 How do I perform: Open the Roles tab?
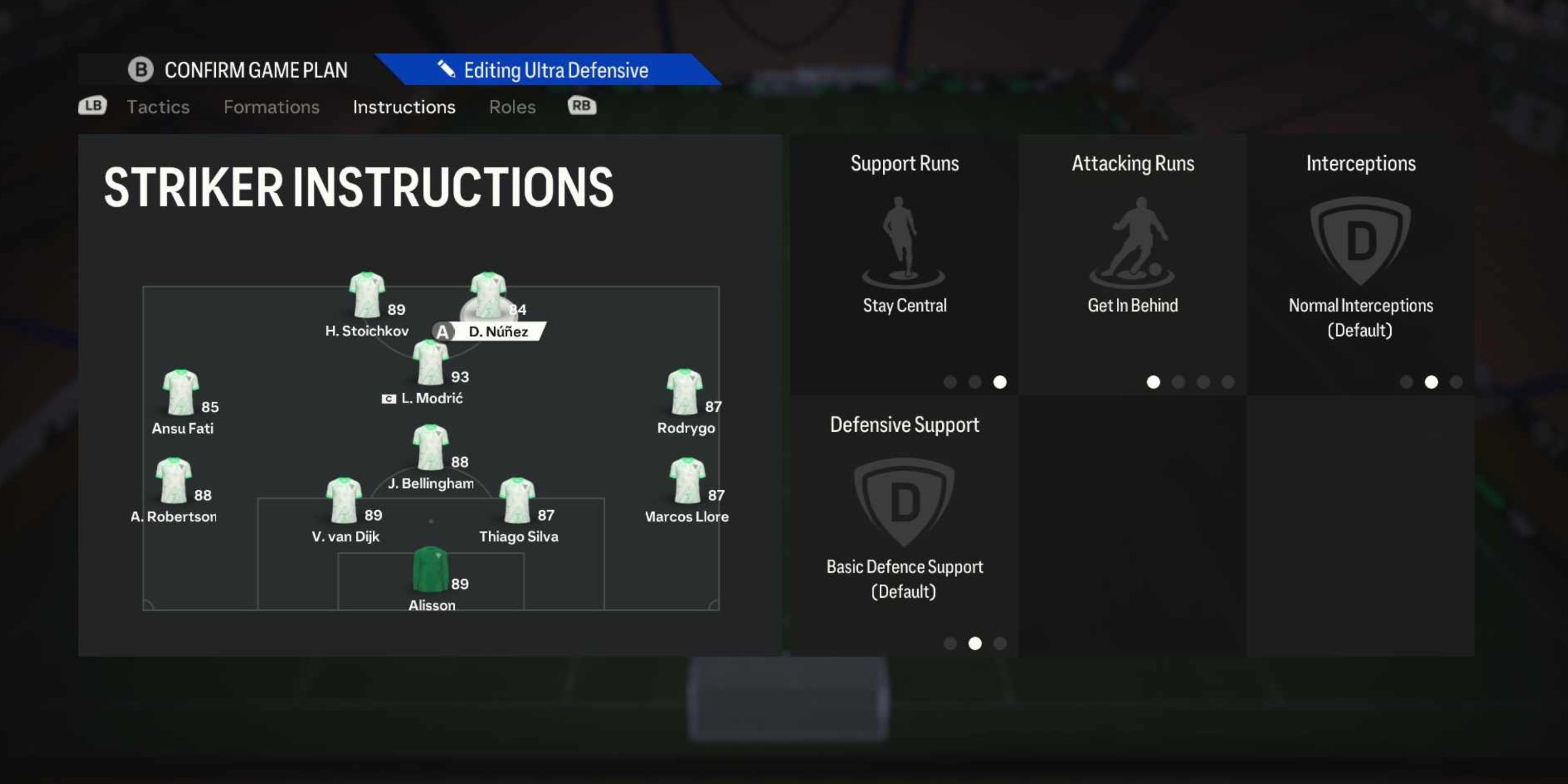click(513, 107)
